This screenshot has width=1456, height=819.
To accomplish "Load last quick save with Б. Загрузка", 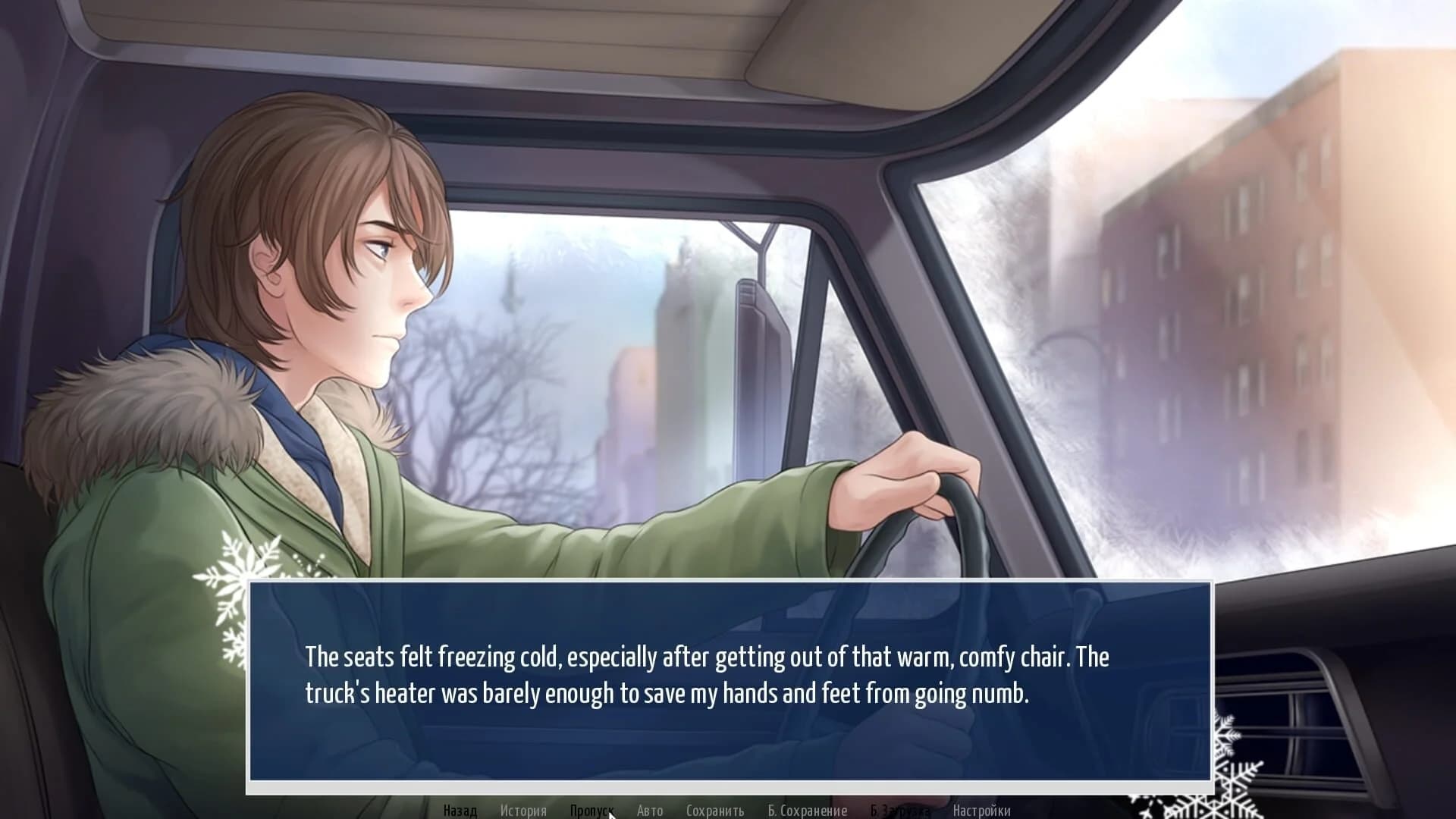I will coord(899,811).
